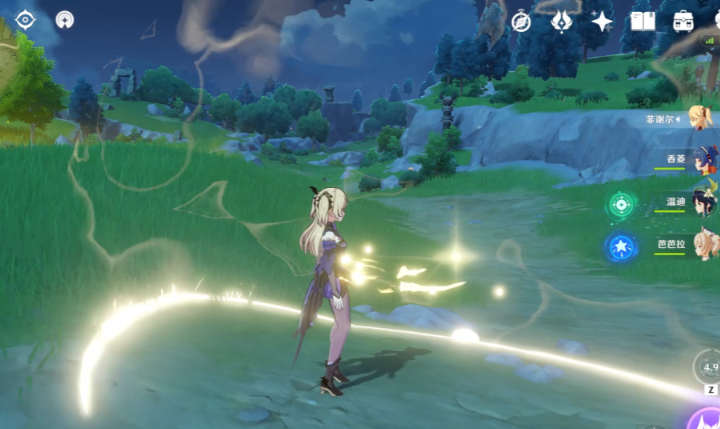Open the adventurer handbook book icon
The image size is (720, 429).
642,20
